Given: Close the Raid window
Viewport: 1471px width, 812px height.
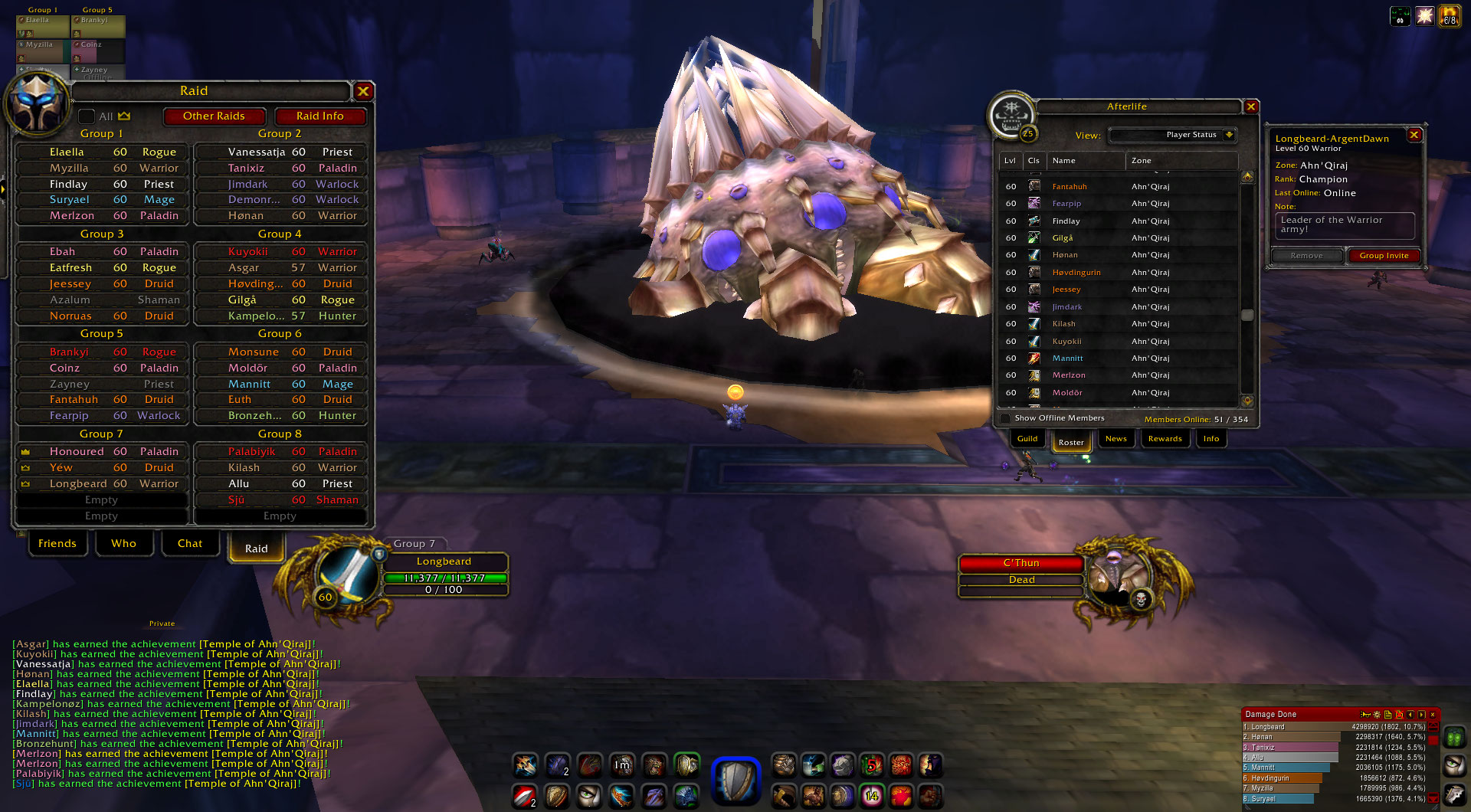Looking at the screenshot, I should point(363,91).
